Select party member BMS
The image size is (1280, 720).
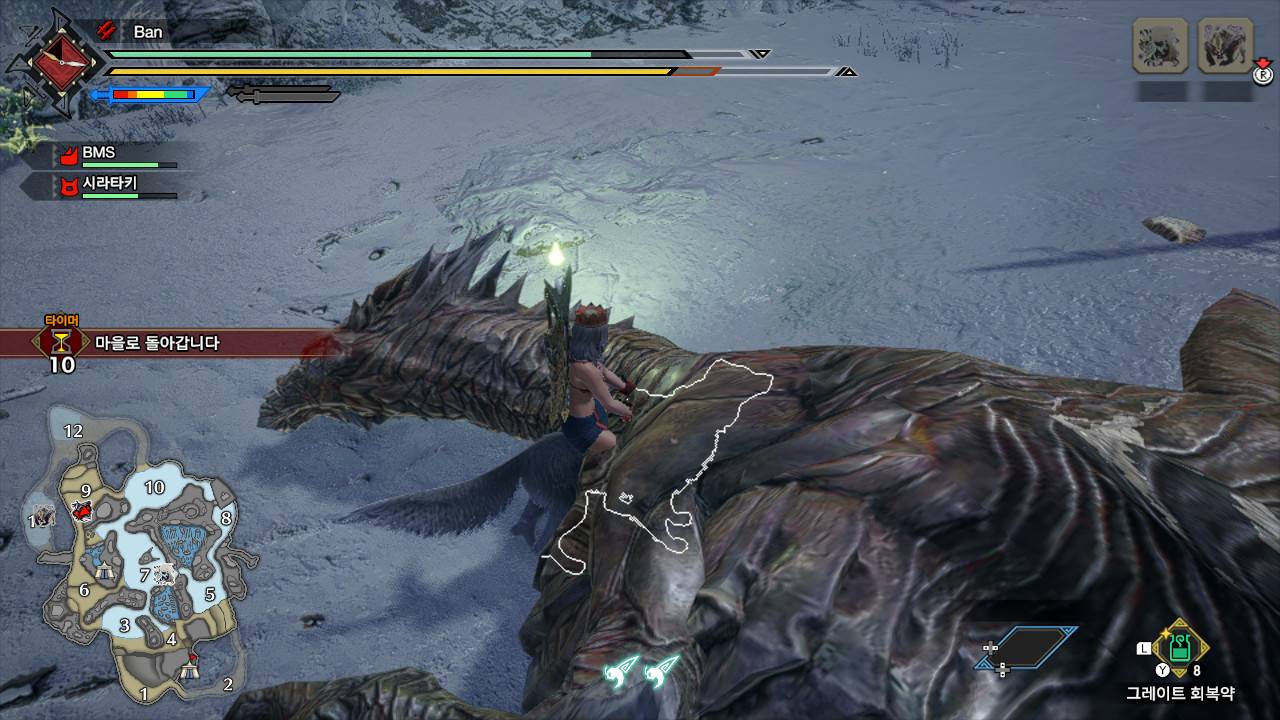[x=98, y=153]
